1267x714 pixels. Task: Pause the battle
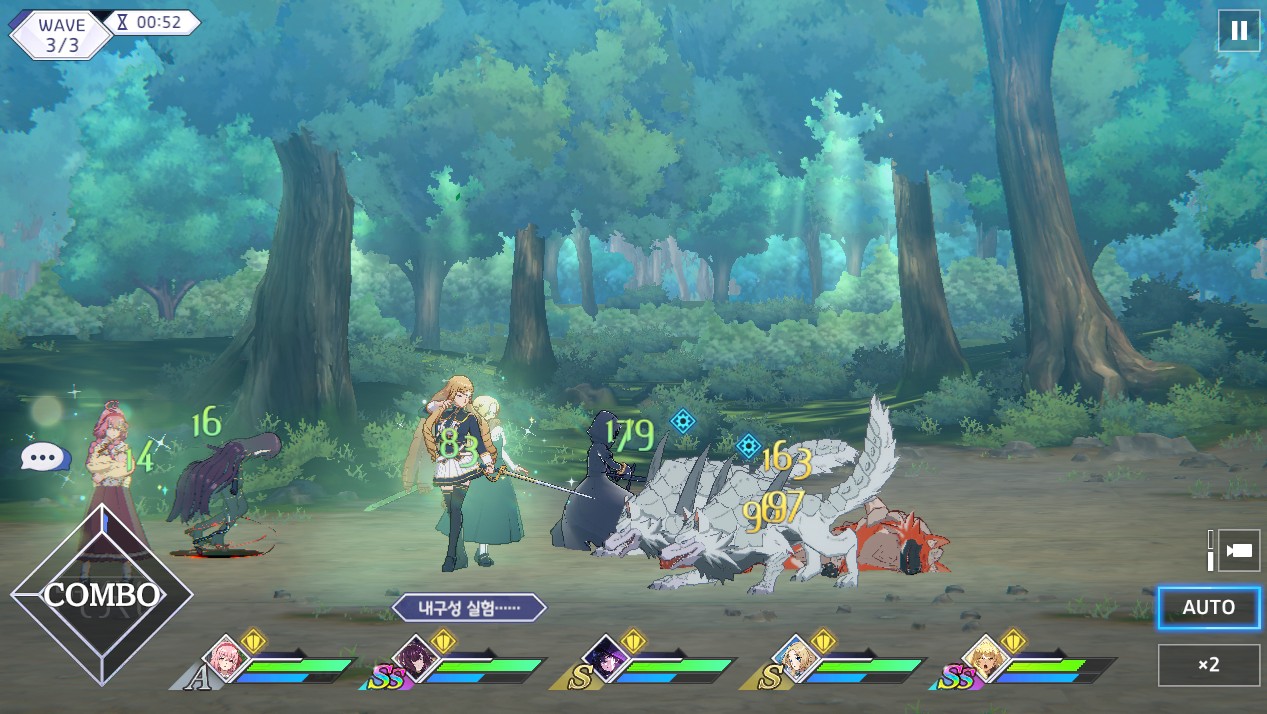[x=1238, y=30]
